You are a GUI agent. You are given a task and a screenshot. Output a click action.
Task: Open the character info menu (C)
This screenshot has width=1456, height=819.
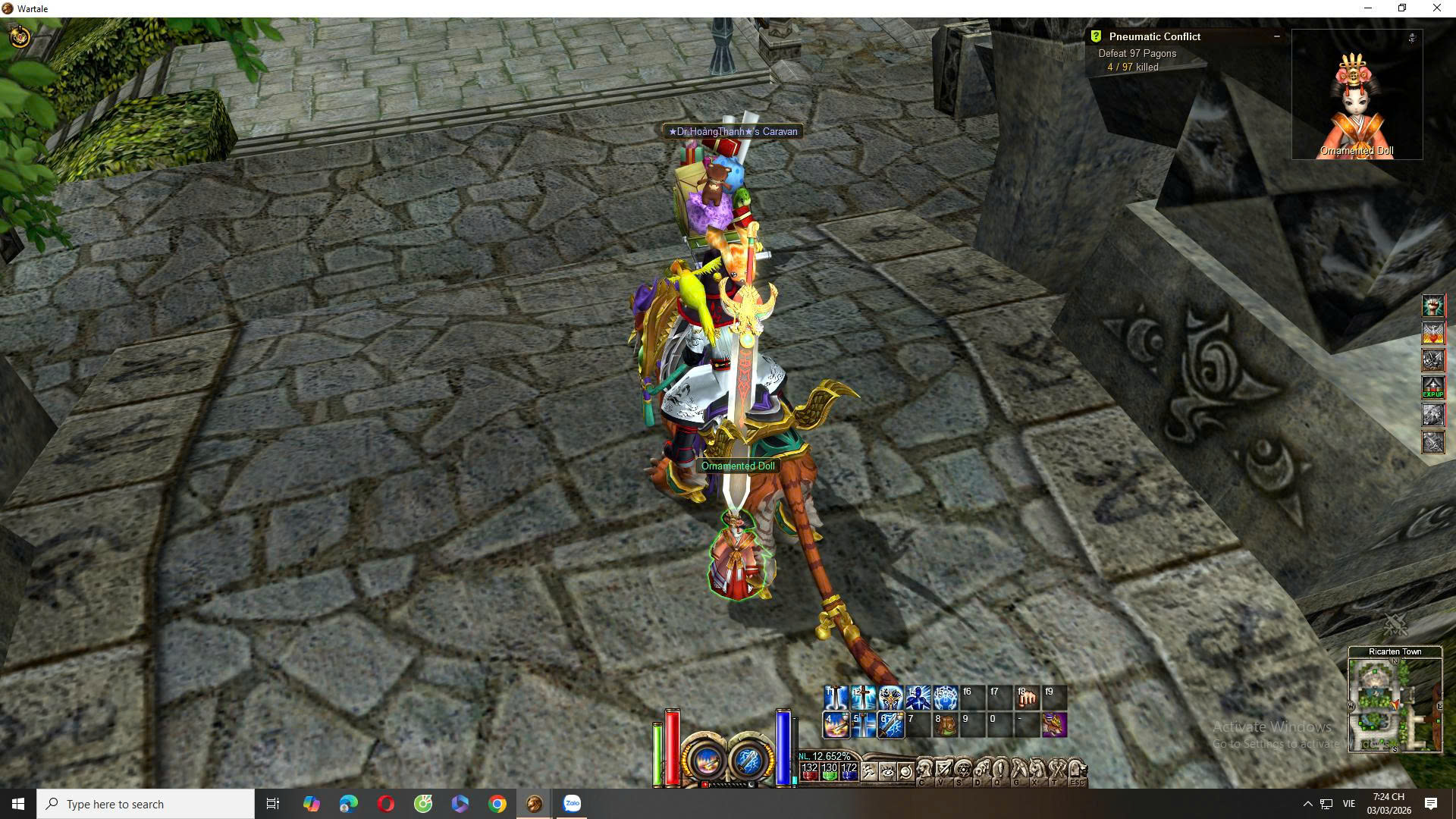pos(924,772)
